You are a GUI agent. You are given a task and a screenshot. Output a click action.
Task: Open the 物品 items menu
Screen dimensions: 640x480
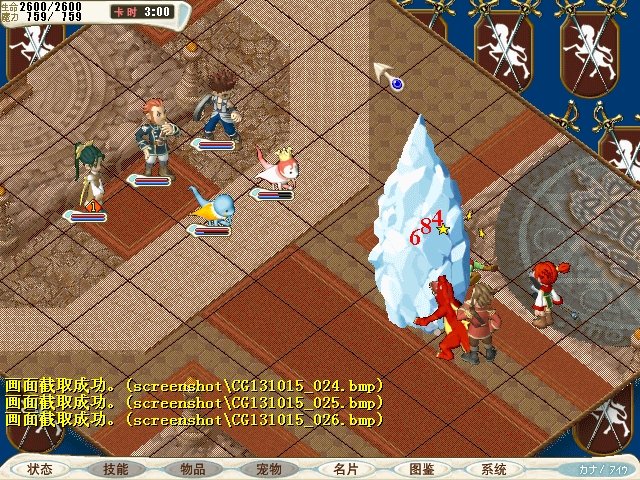(193, 469)
